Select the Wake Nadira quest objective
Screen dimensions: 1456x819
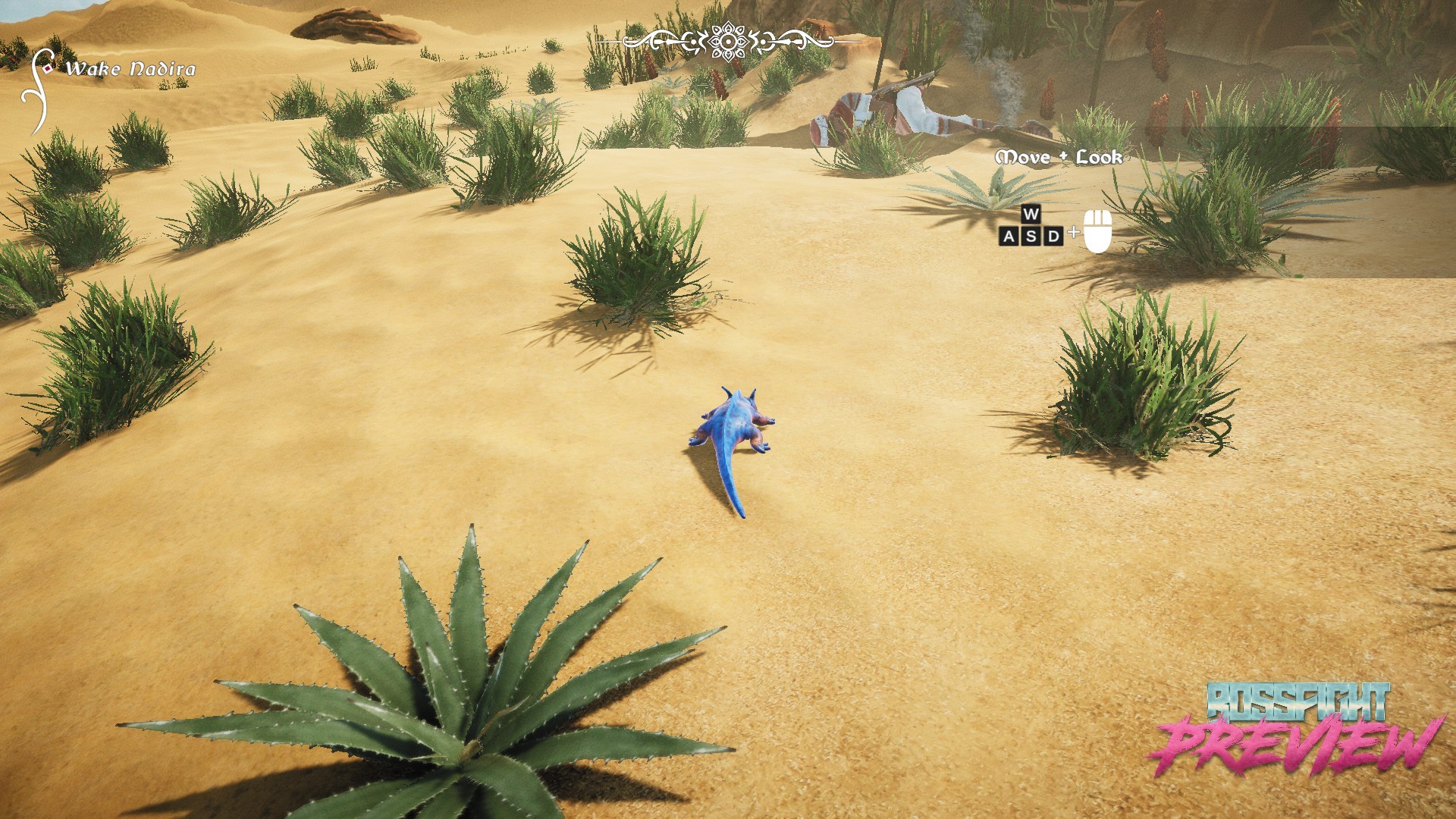130,69
